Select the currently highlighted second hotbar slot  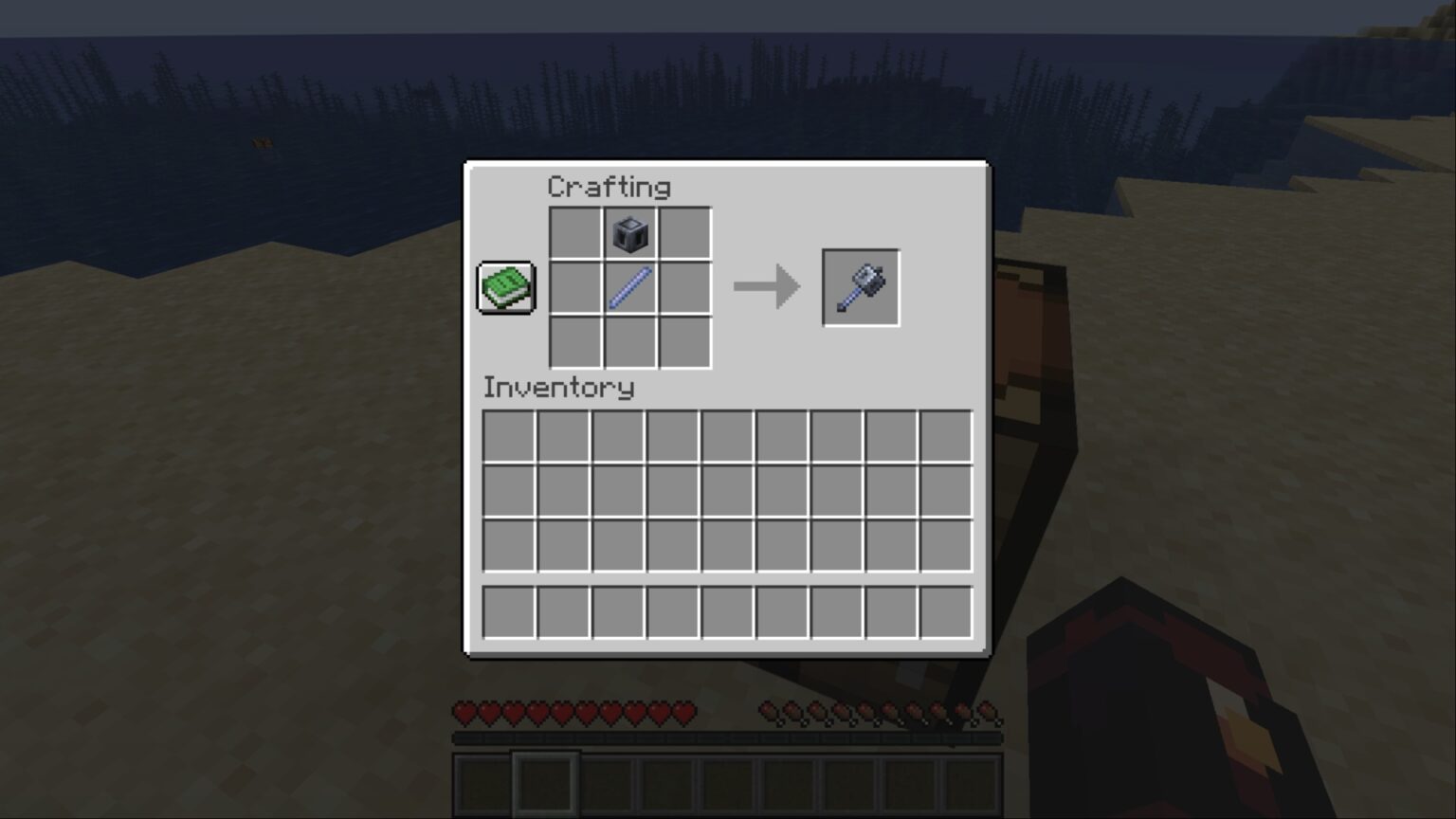pyautogui.click(x=547, y=783)
